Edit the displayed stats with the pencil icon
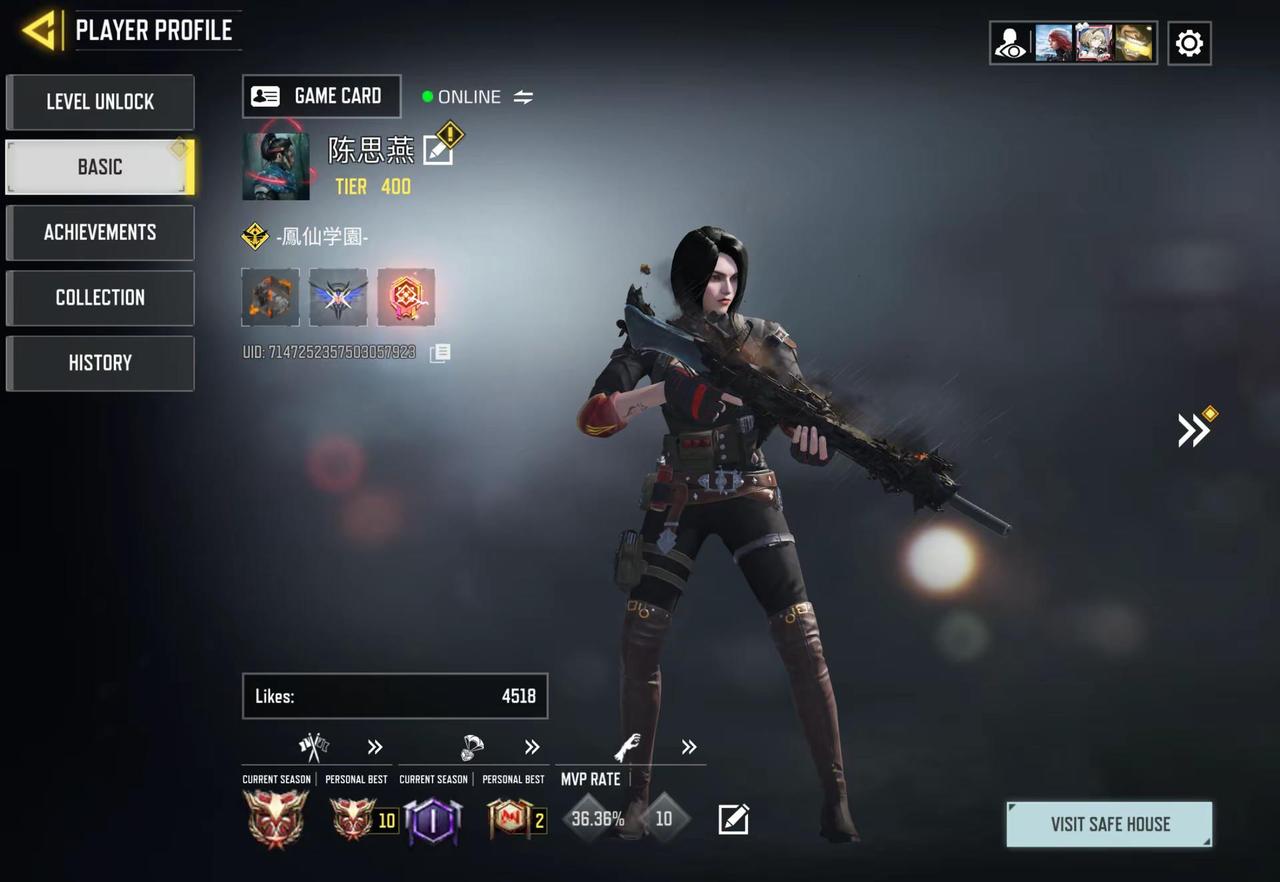This screenshot has width=1280, height=882. coord(733,820)
